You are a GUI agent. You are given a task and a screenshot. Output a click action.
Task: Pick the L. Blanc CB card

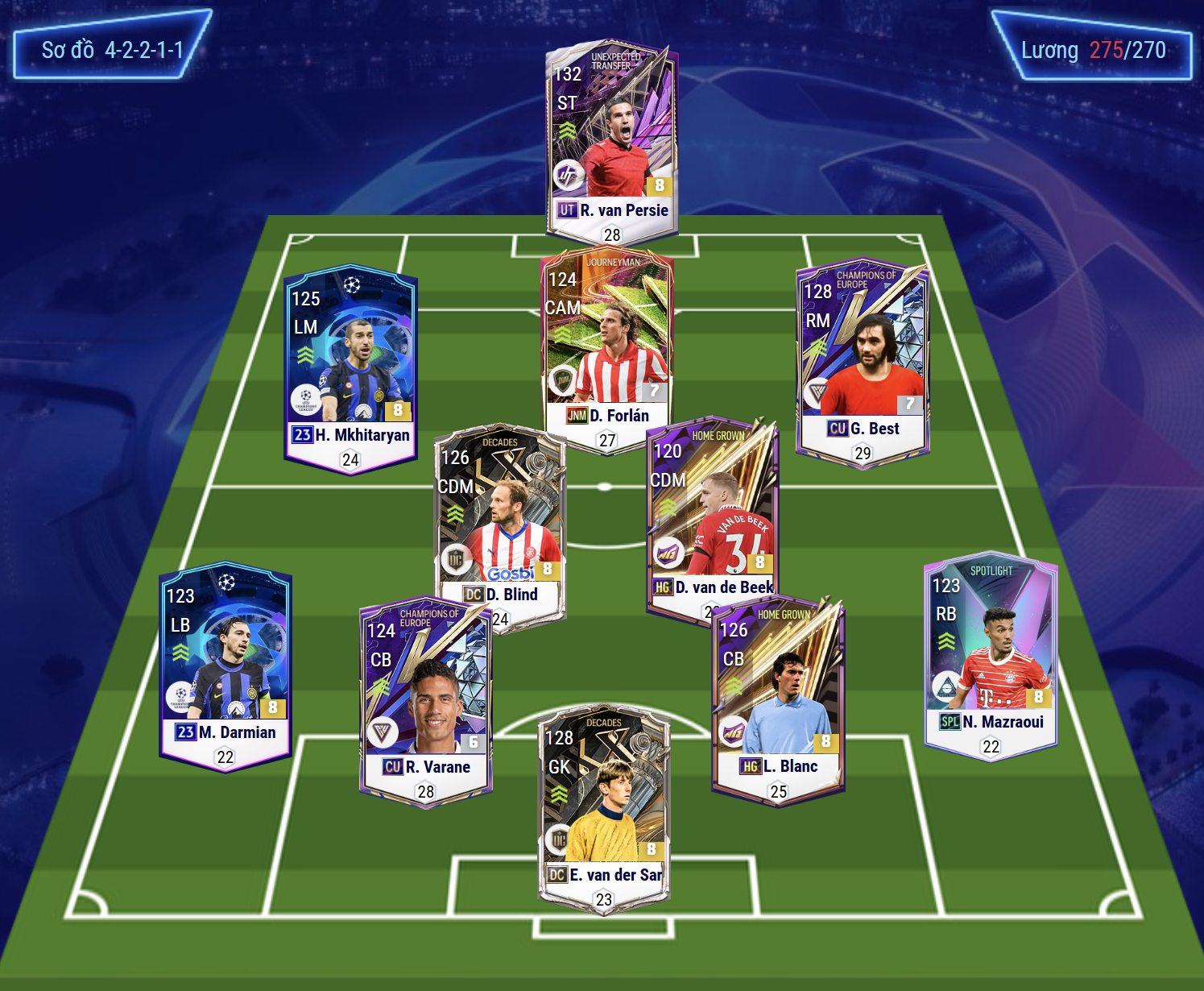(778, 697)
